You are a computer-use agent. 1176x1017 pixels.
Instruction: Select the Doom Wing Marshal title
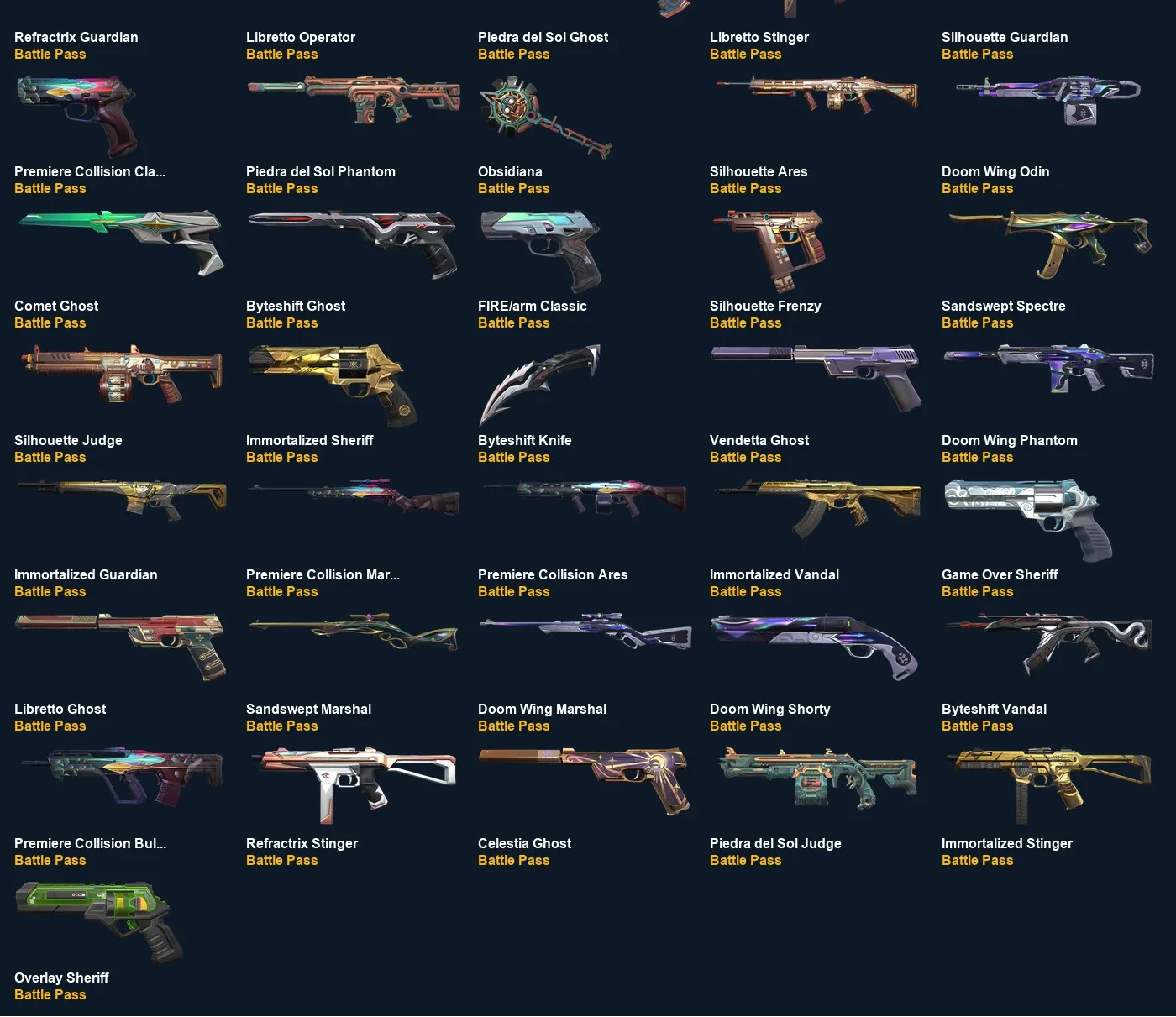tap(542, 709)
